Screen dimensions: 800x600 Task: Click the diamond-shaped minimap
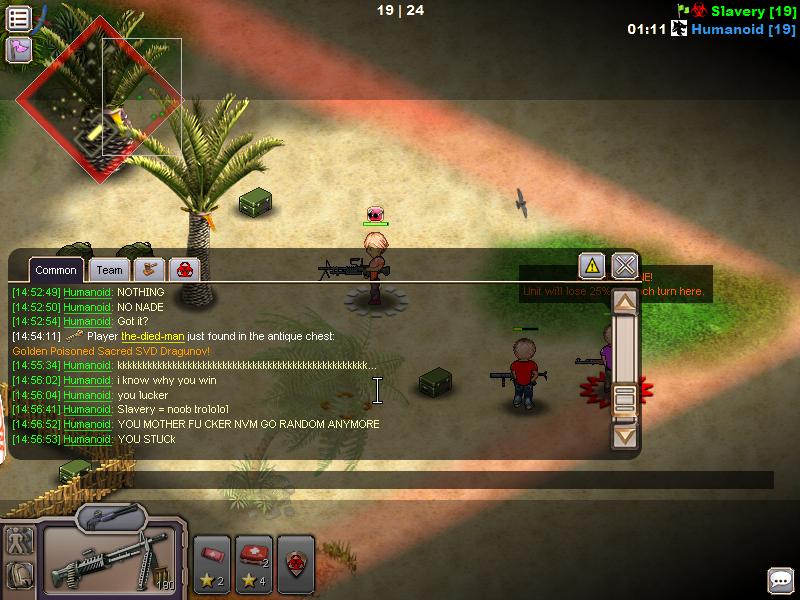[x=98, y=100]
